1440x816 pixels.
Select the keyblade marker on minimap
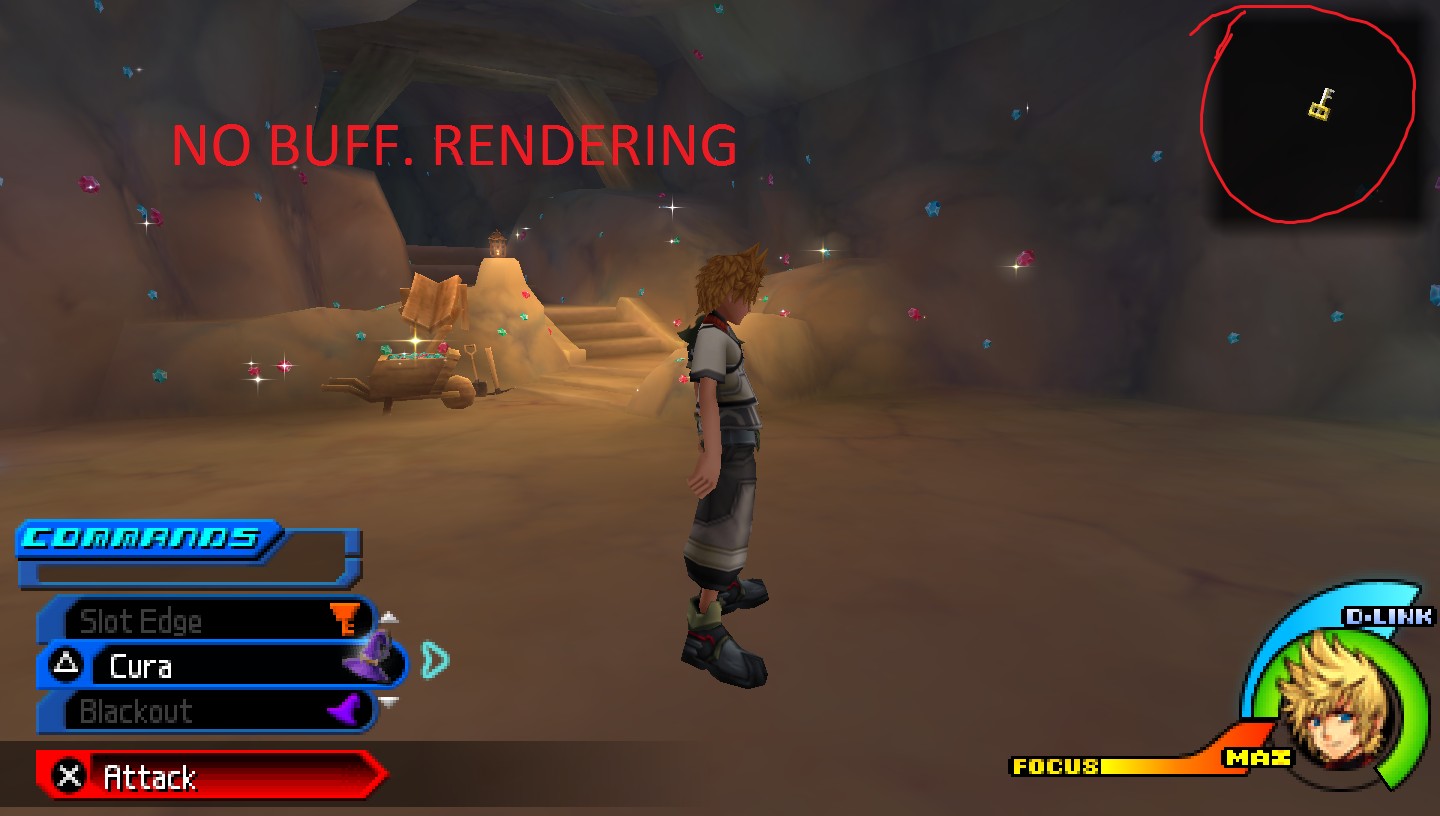[1322, 104]
